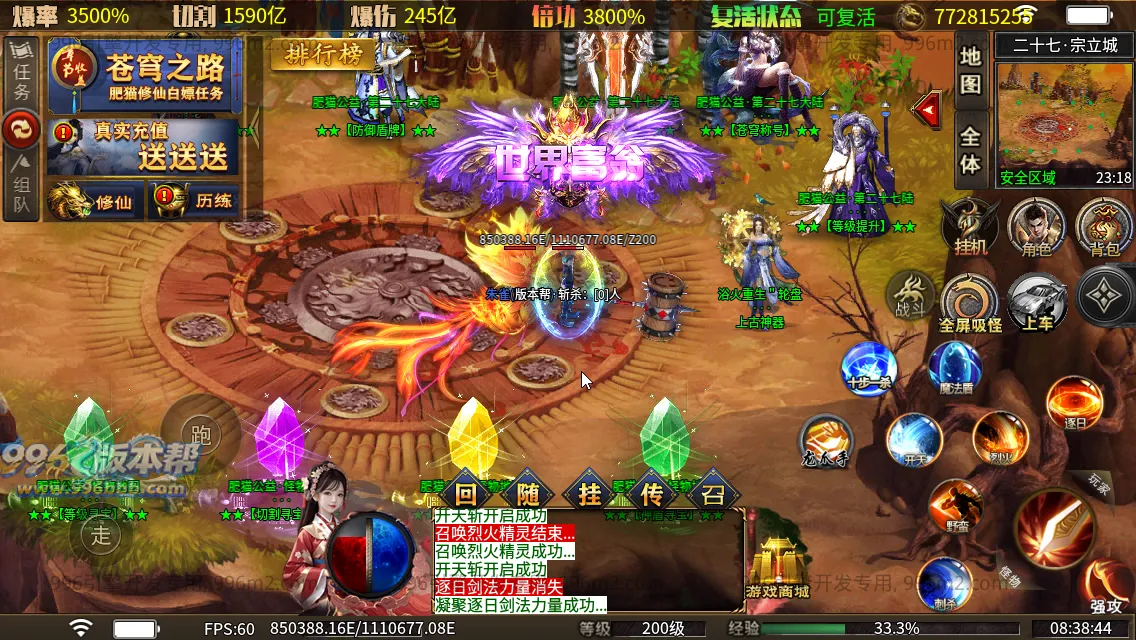Cast the 十步一杀 skill
Image resolution: width=1136 pixels, height=640 pixels.
[867, 367]
